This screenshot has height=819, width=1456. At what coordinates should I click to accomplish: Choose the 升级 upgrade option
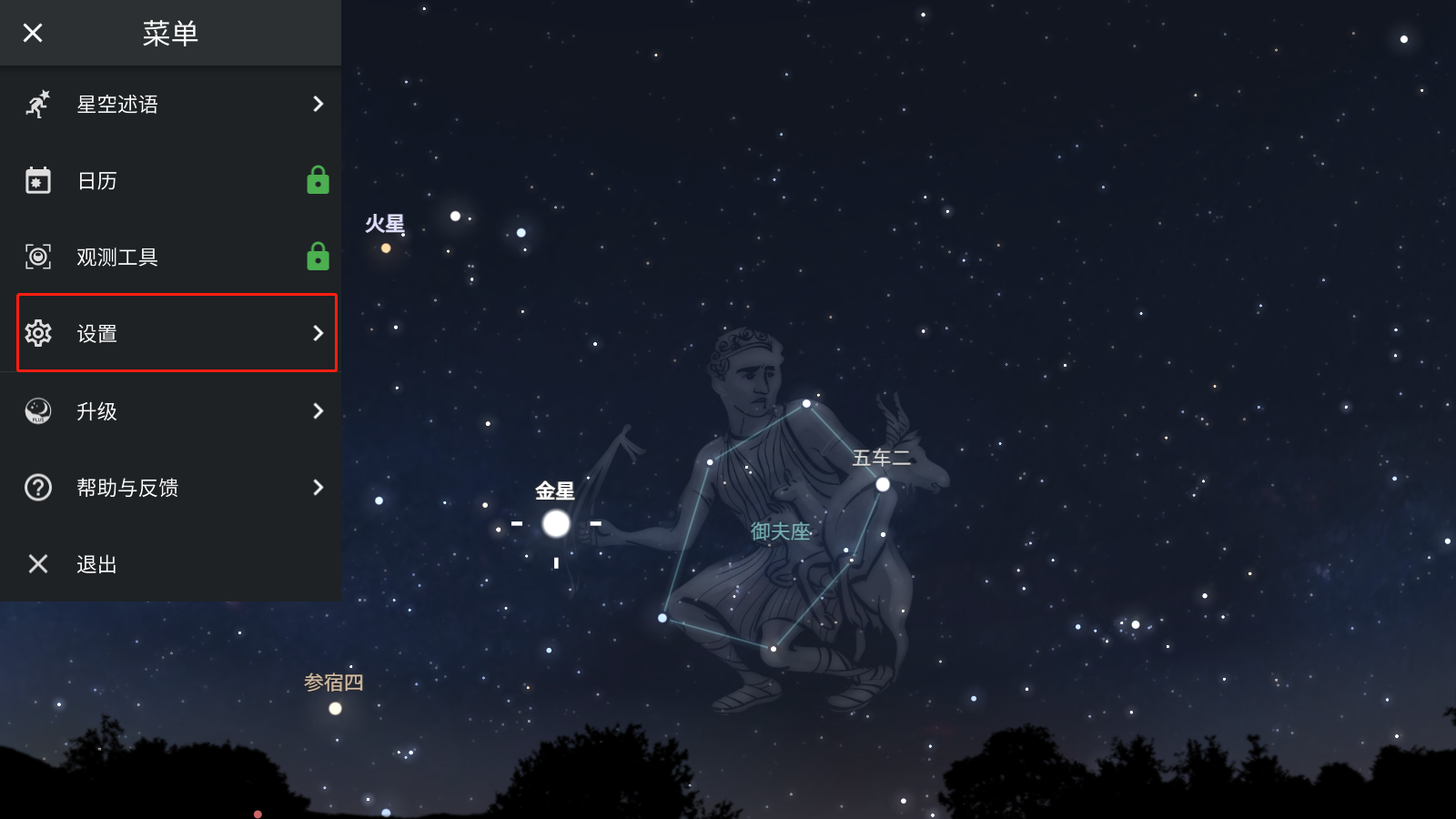(173, 411)
